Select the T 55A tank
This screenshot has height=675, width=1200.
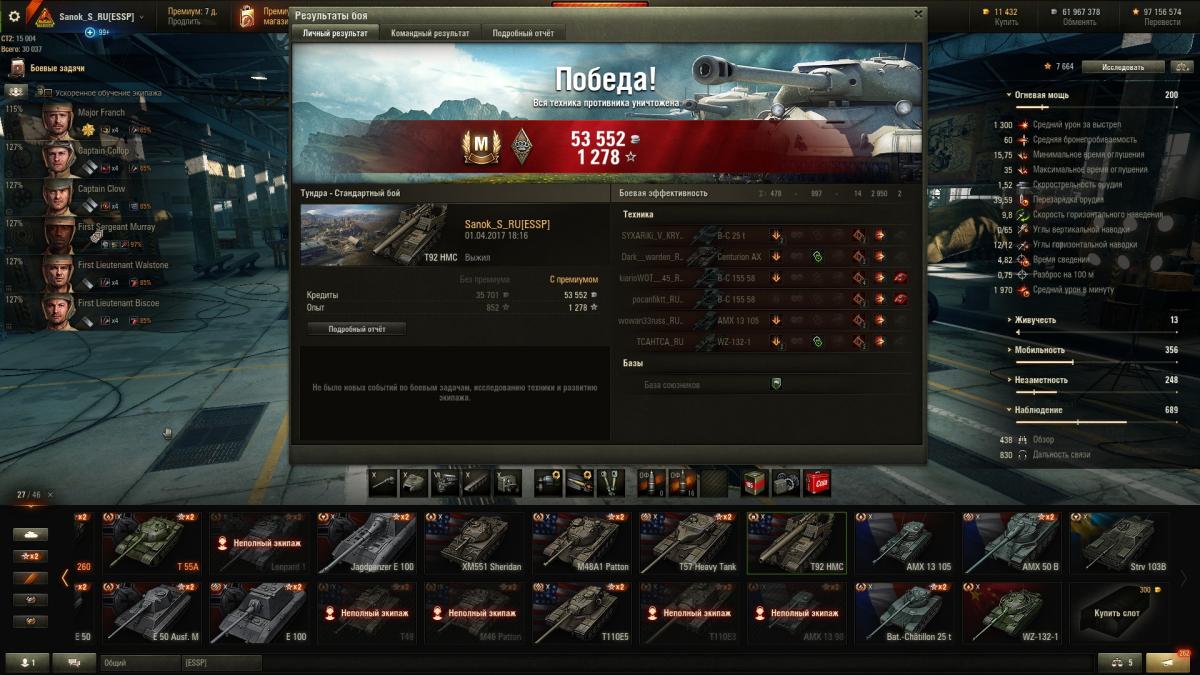[151, 544]
